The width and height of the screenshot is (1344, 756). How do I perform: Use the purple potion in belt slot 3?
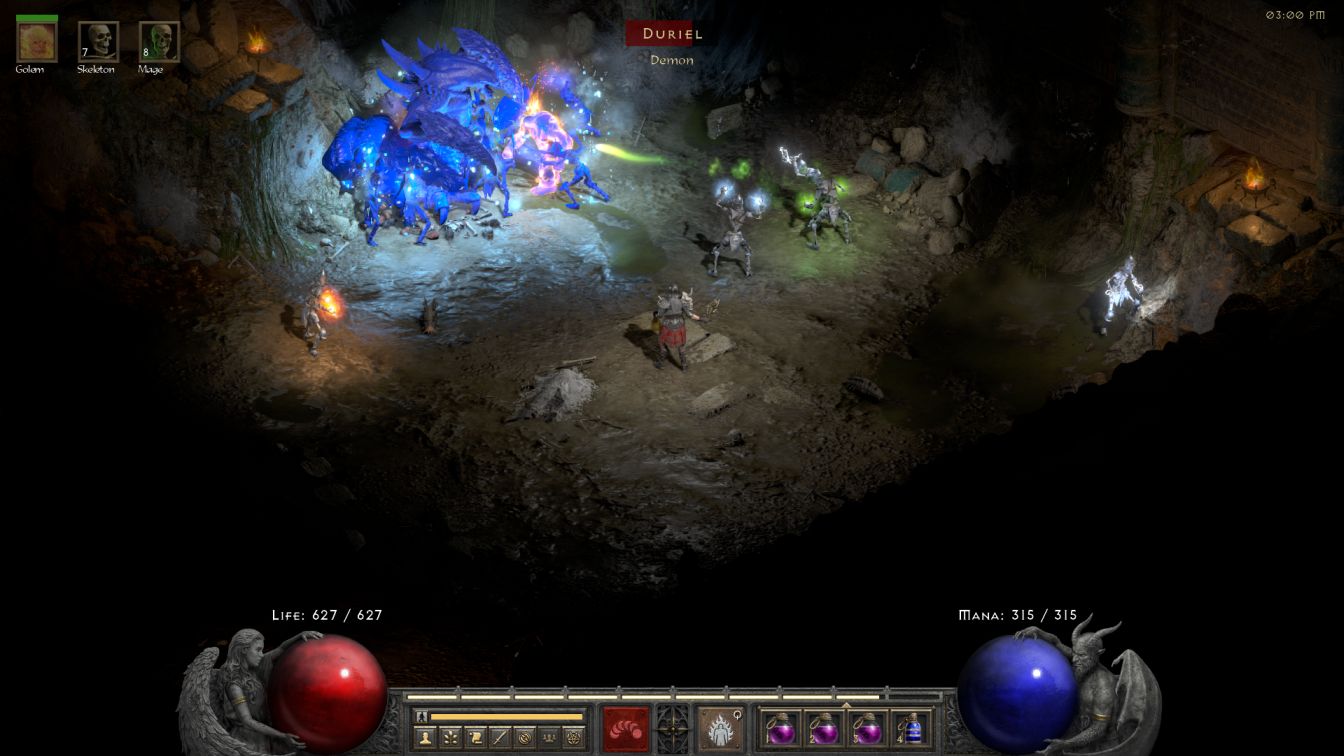[x=867, y=729]
